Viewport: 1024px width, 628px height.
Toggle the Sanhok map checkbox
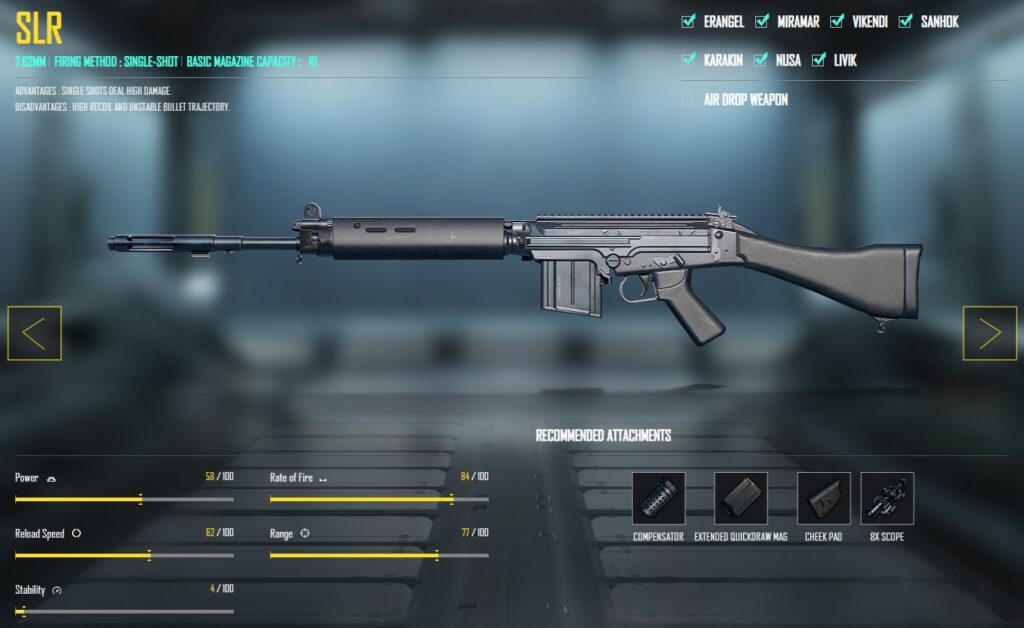click(x=905, y=21)
